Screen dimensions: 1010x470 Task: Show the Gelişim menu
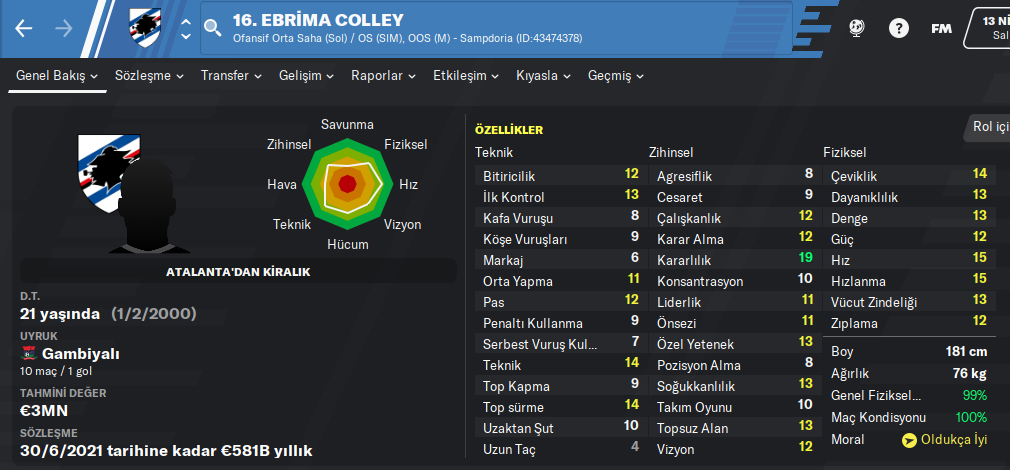[x=307, y=76]
